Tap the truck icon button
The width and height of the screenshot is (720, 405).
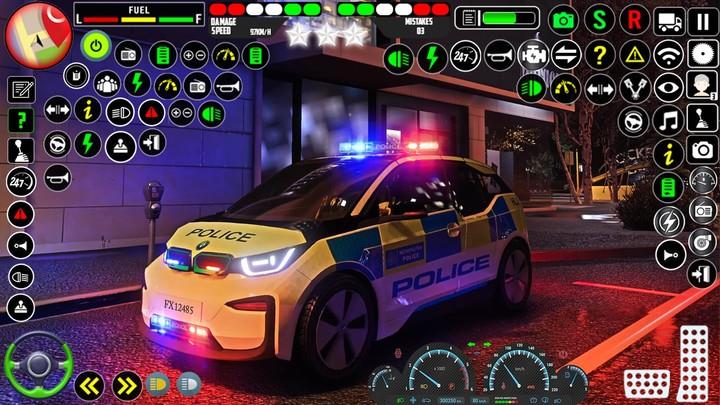coord(667,19)
